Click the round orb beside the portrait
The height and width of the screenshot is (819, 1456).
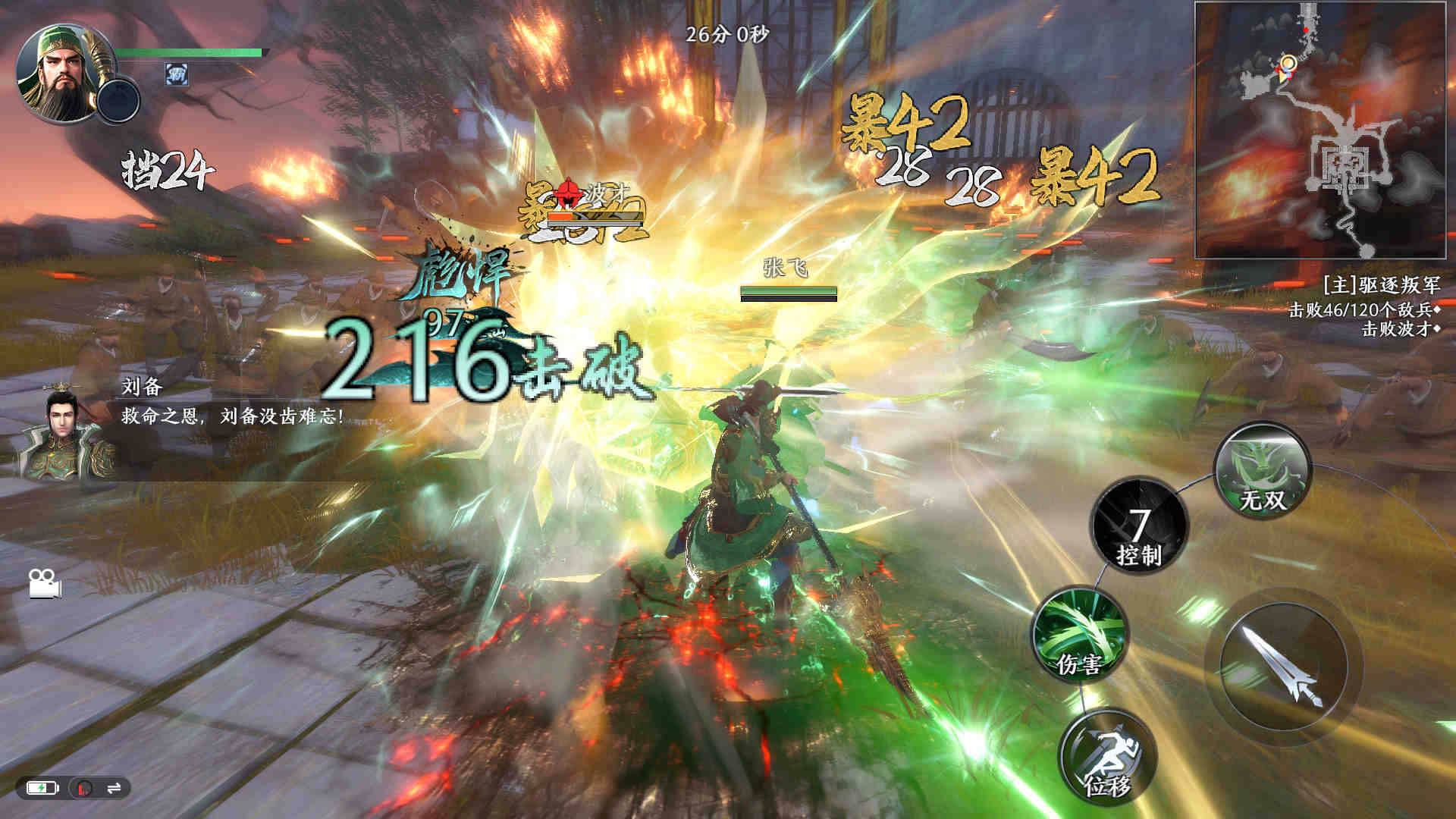[x=119, y=102]
